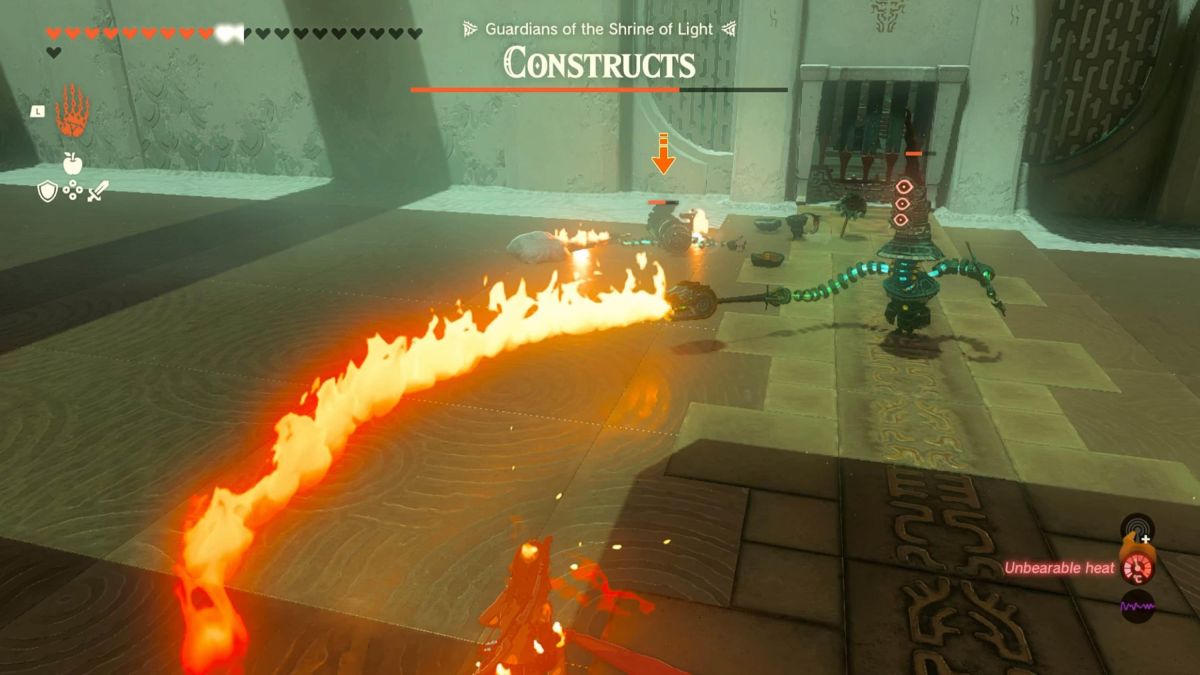Choose the sword weapon icon
This screenshot has width=1200, height=675.
[97, 191]
